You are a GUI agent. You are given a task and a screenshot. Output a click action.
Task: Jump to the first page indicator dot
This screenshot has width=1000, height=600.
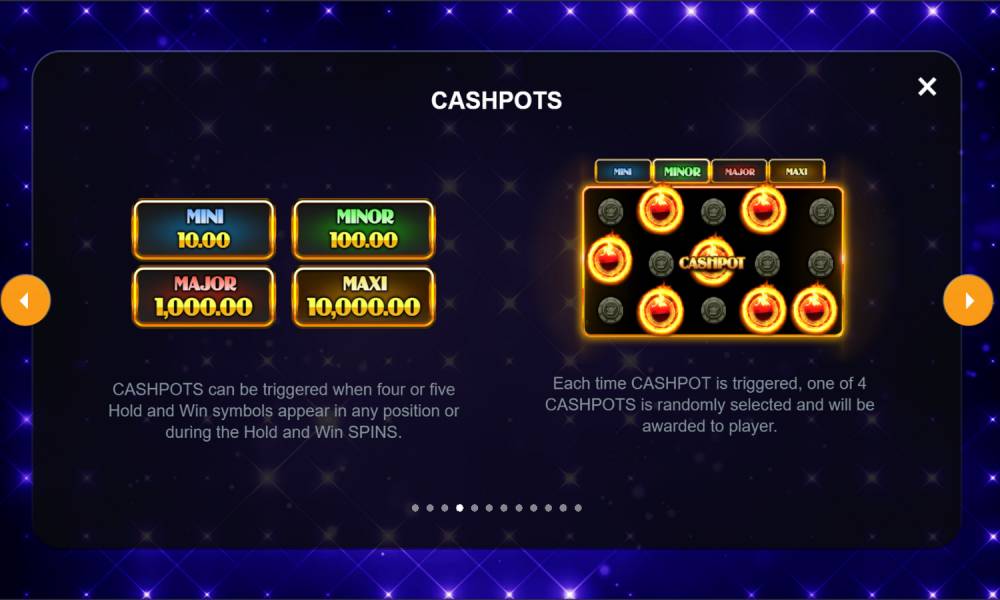click(415, 508)
